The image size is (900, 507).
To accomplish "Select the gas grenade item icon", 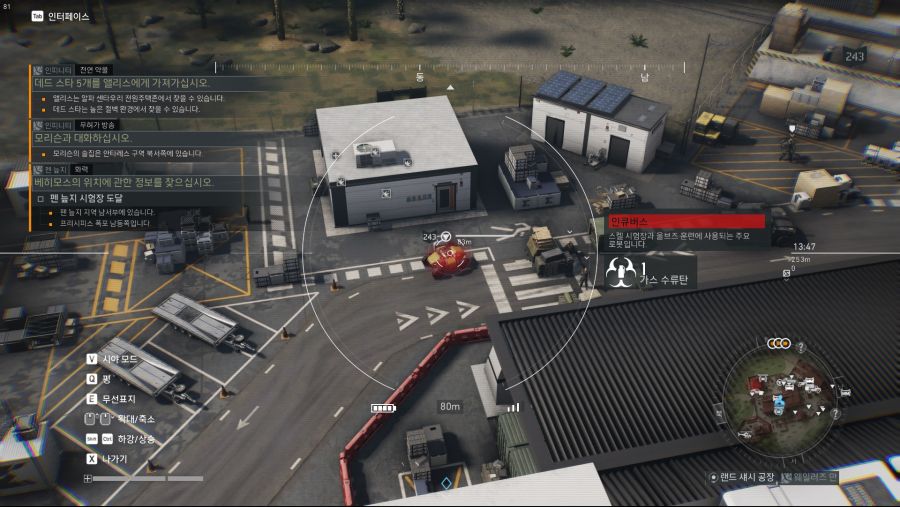I will tap(618, 272).
